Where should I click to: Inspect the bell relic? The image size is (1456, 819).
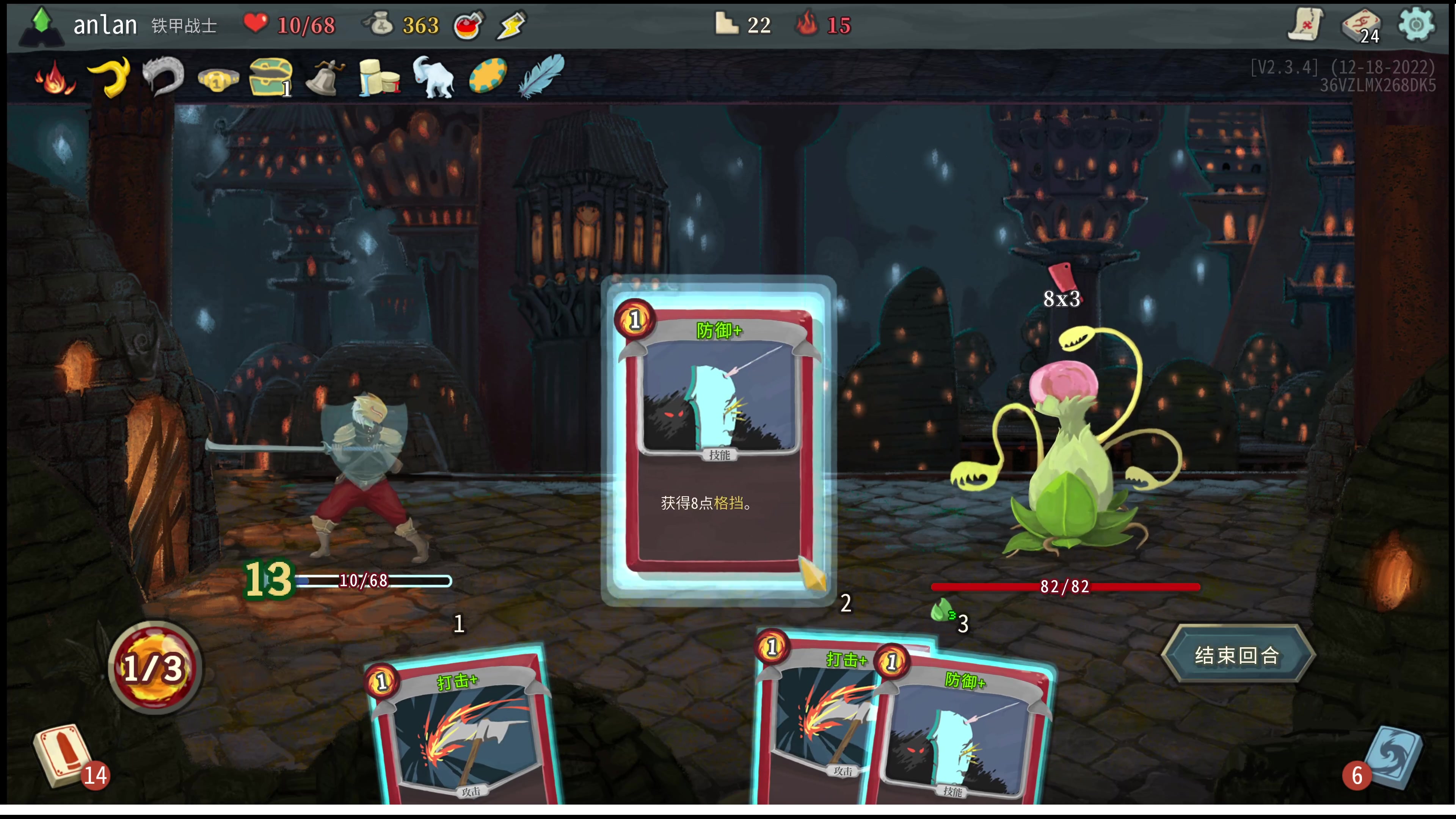[325, 78]
